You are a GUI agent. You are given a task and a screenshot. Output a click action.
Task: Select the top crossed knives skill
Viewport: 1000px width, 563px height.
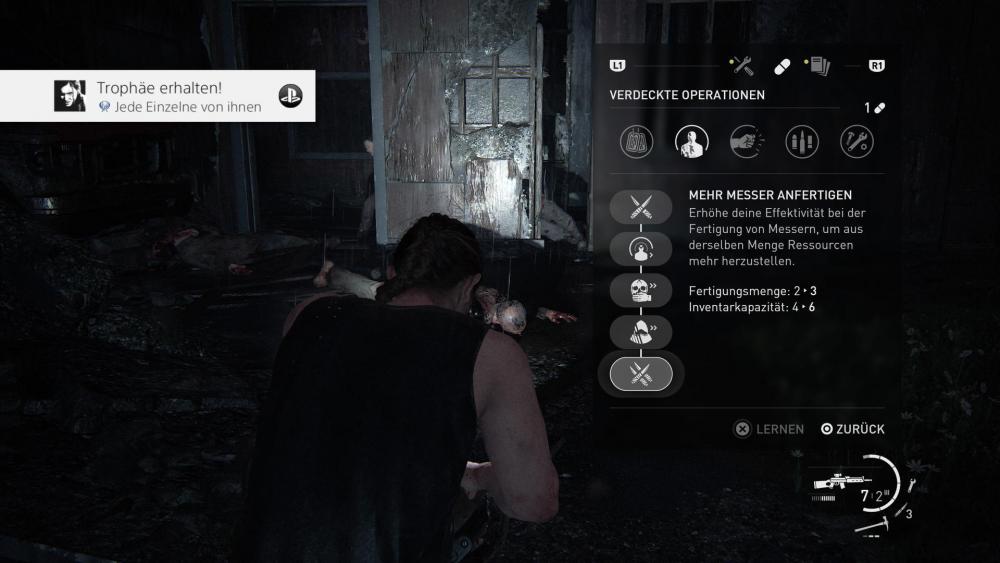[641, 207]
